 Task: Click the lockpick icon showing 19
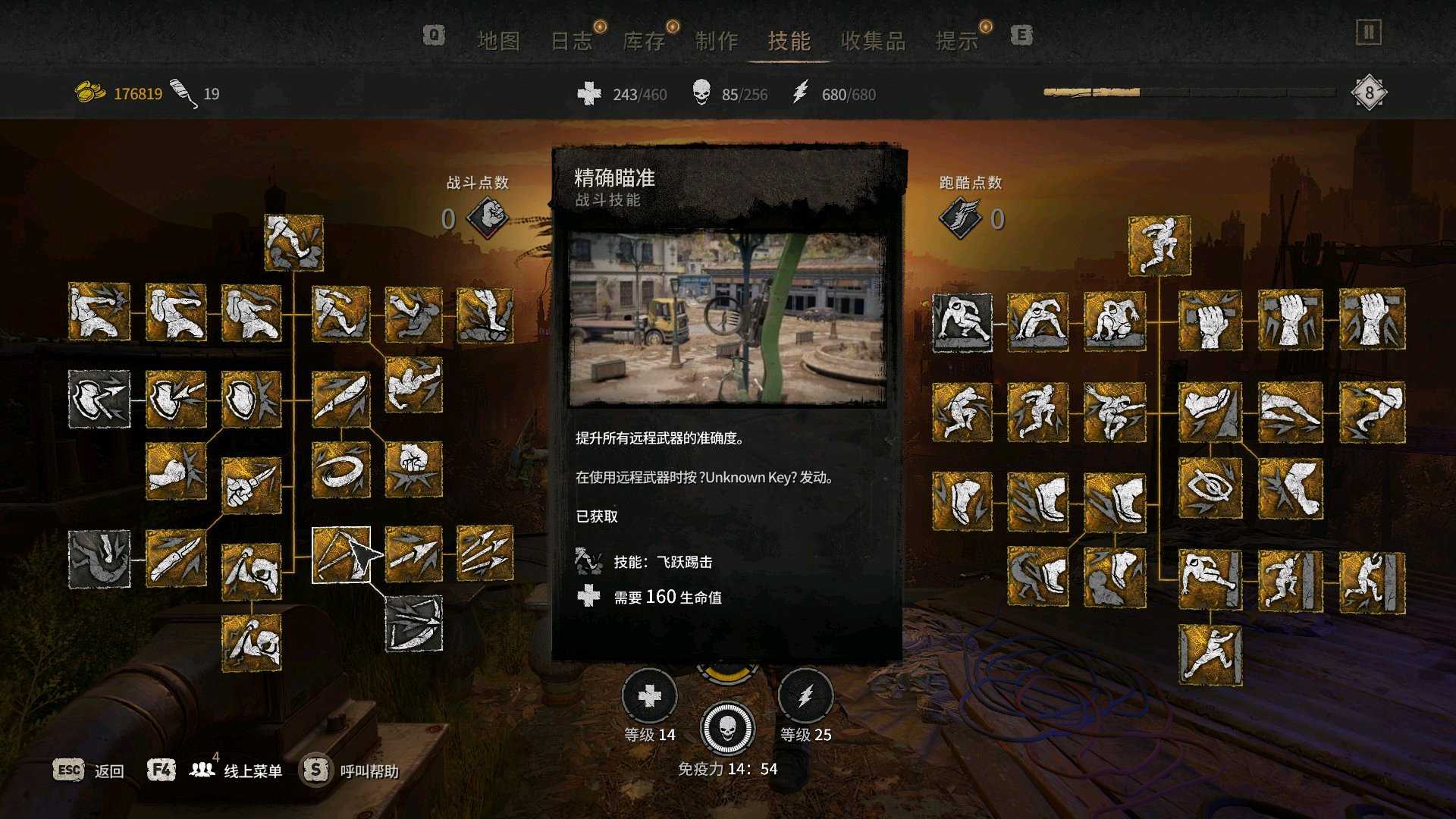pyautogui.click(x=183, y=93)
